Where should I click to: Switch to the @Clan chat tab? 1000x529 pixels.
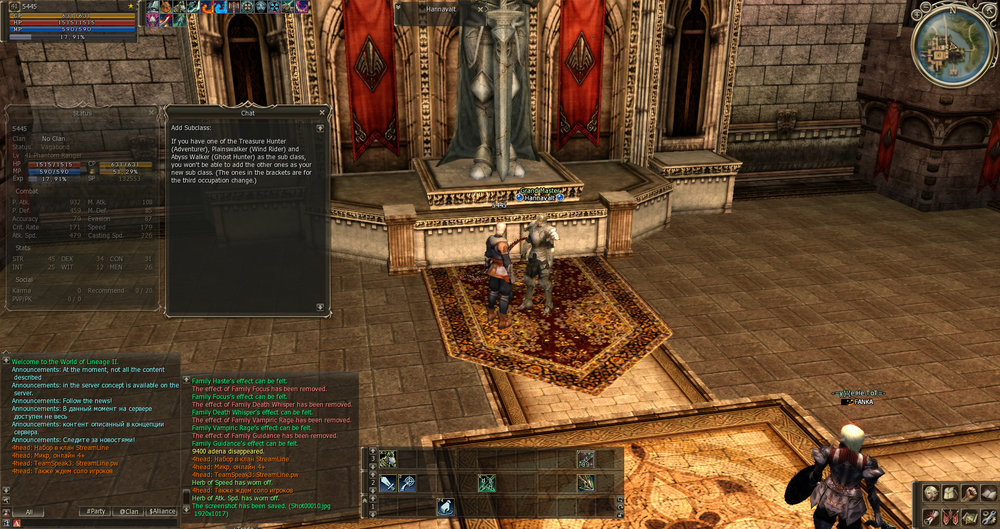pos(129,511)
